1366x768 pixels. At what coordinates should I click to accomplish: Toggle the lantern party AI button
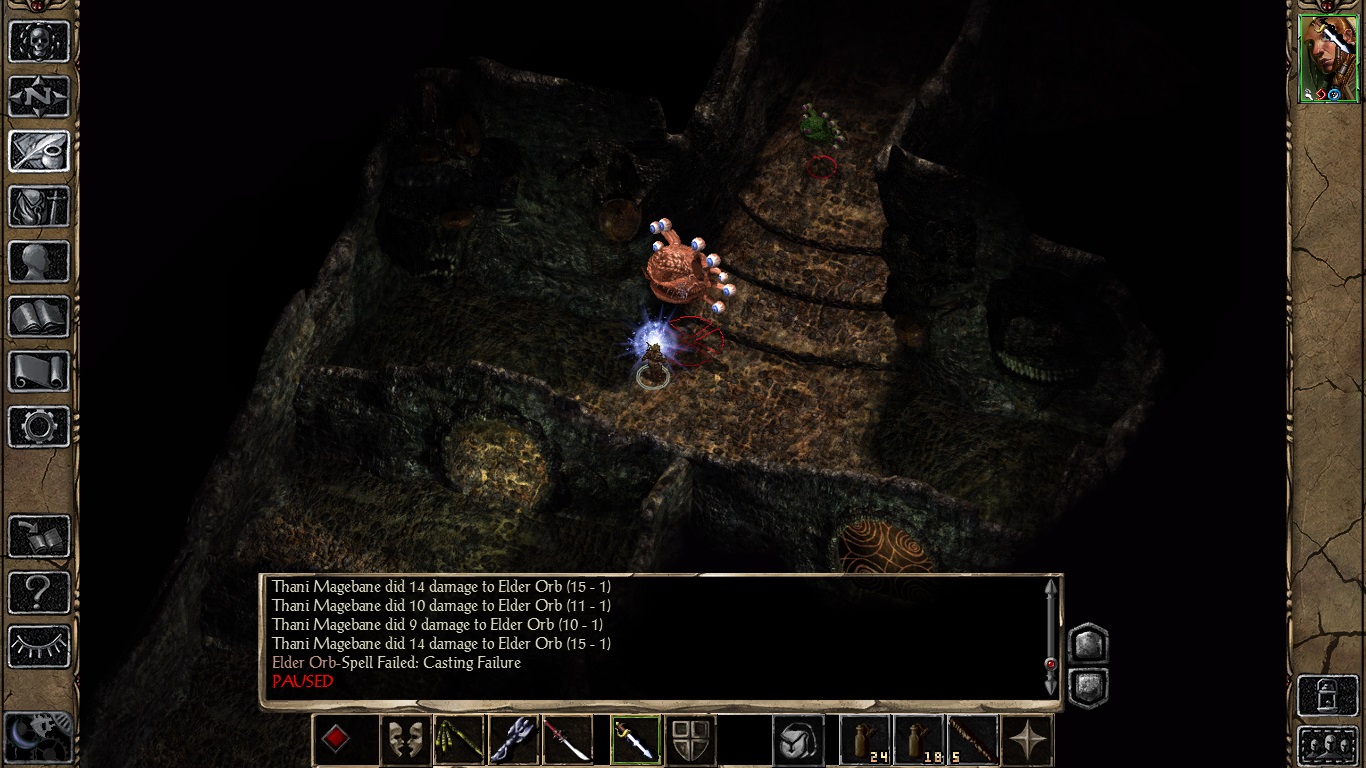pos(1328,695)
